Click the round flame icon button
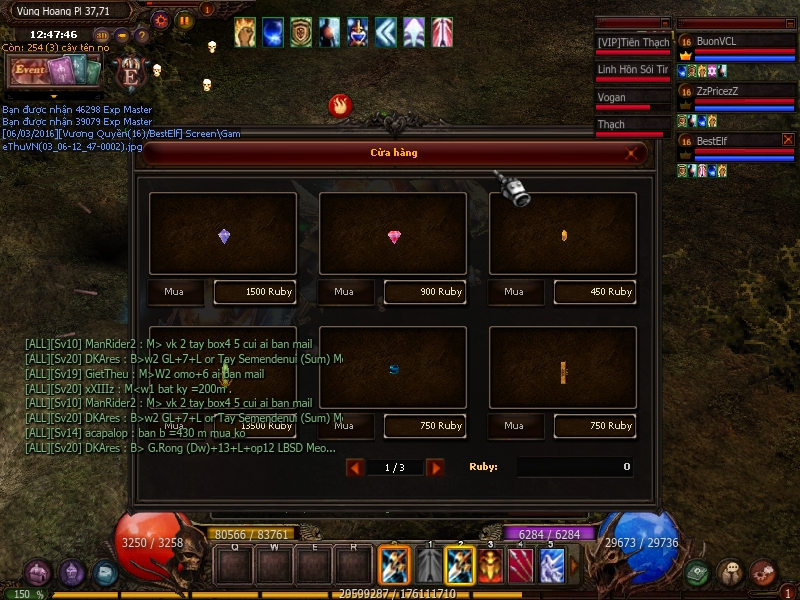The width and height of the screenshot is (800, 600). (x=340, y=104)
